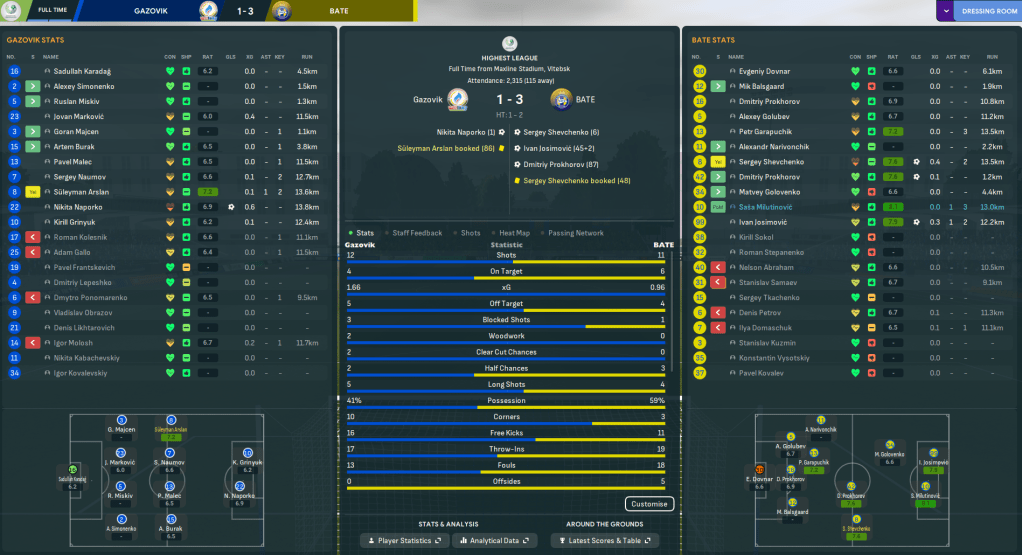Open Süleyman Arslan's row in Gazovik stats
Screen dimensions: 1022x555
(82, 191)
